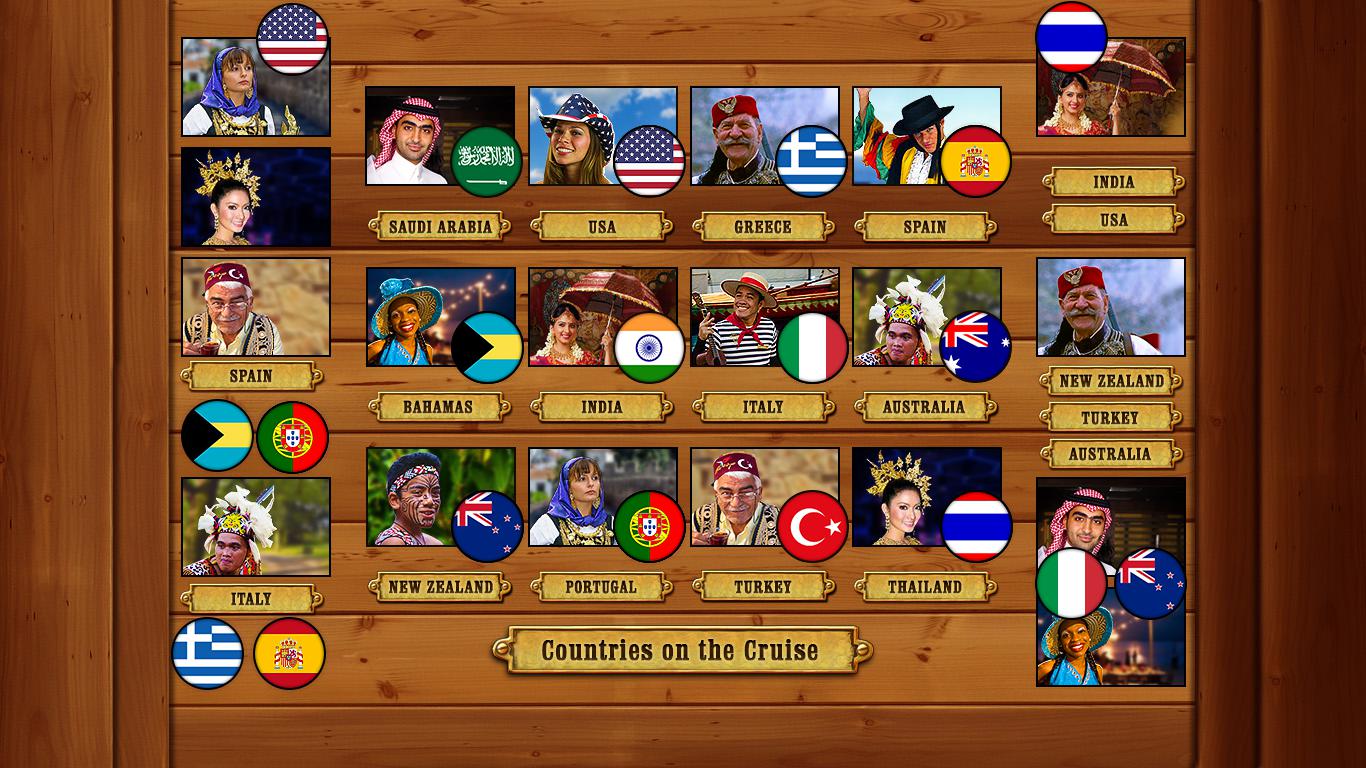The height and width of the screenshot is (768, 1366).
Task: Click the Thailand name plaque
Action: (x=925, y=587)
